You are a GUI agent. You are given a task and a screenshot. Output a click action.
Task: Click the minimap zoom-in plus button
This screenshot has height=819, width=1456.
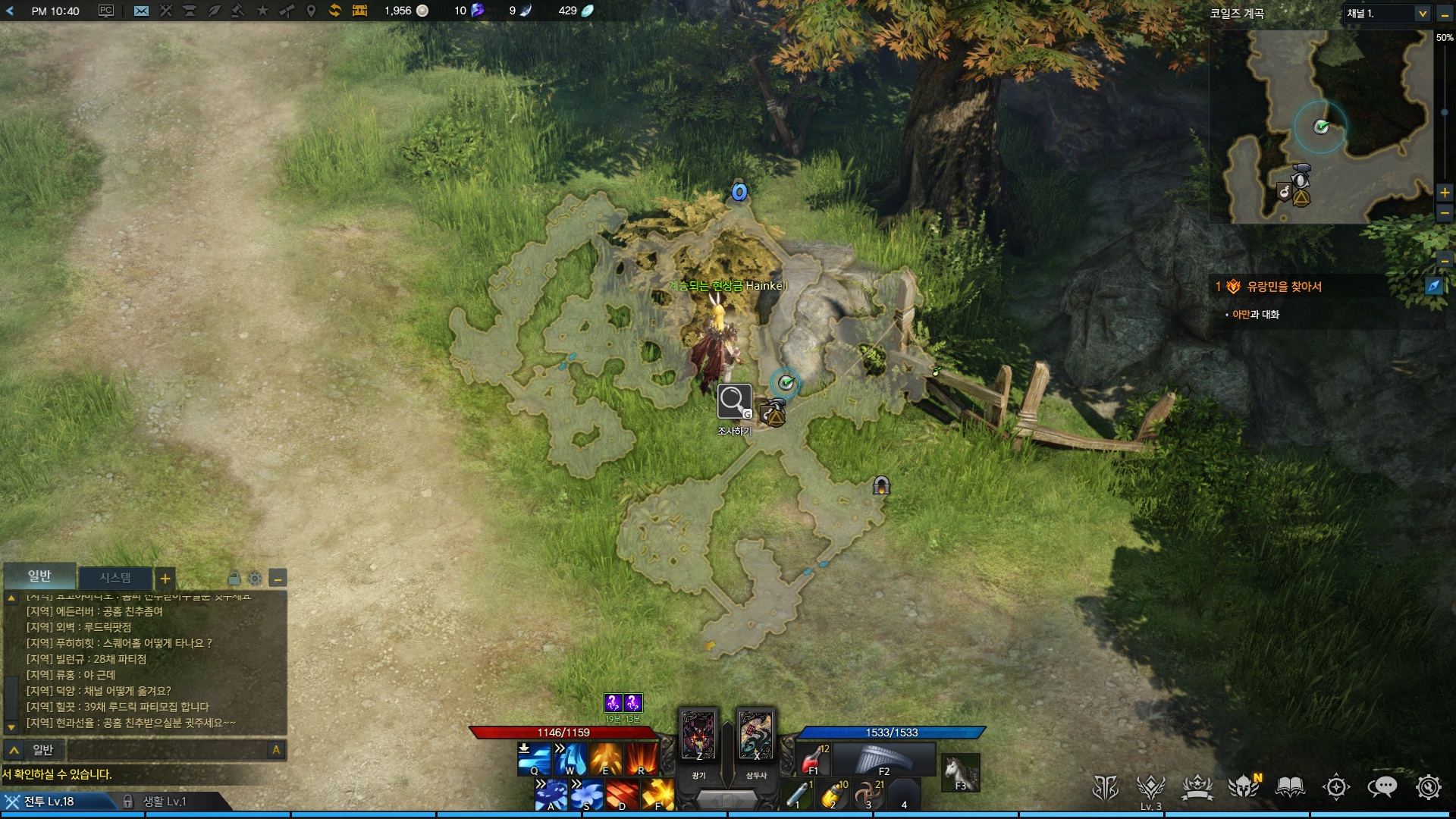1445,193
